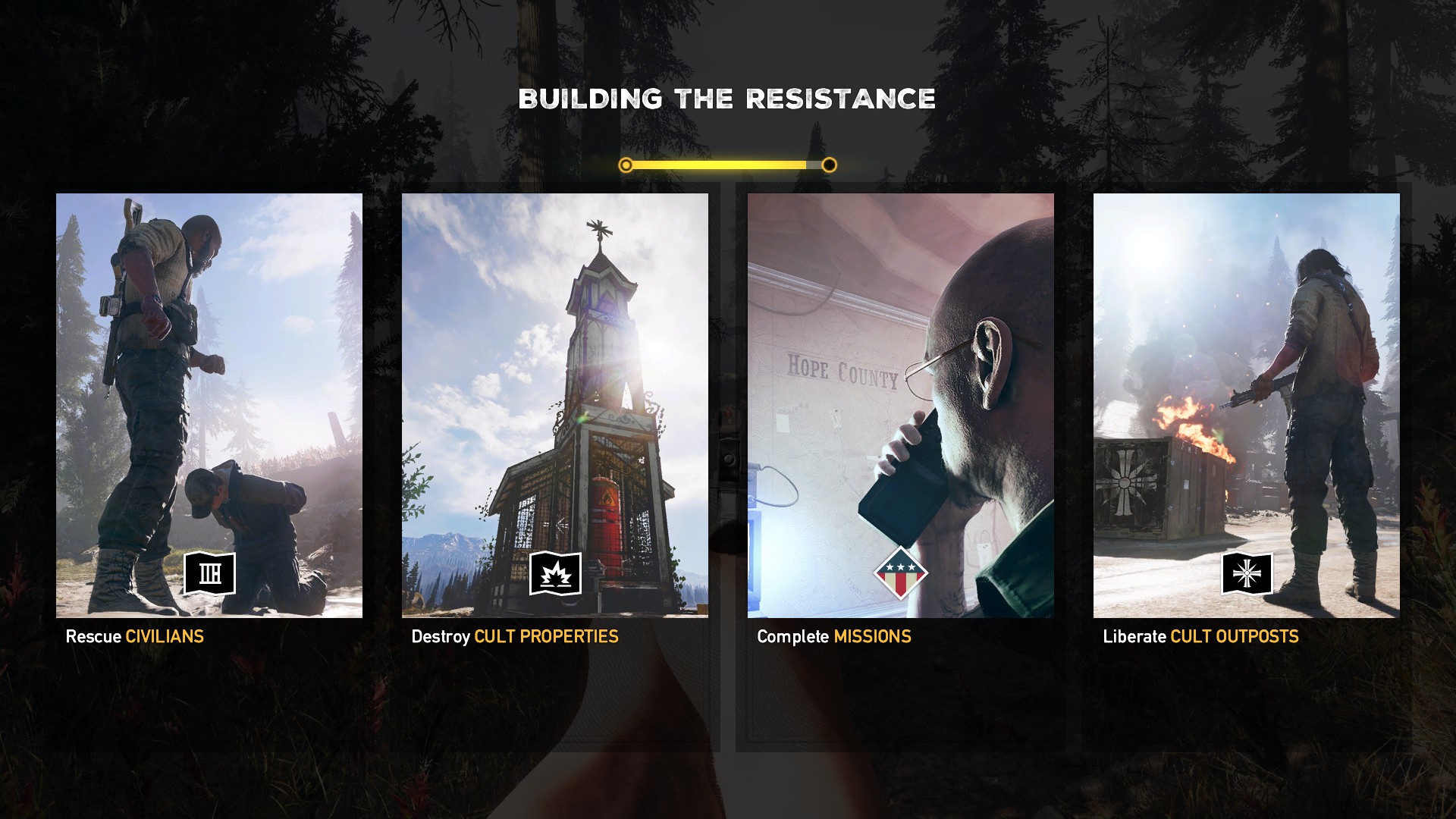Click the explosion cult properties icon
The height and width of the screenshot is (819, 1456).
pyautogui.click(x=555, y=573)
